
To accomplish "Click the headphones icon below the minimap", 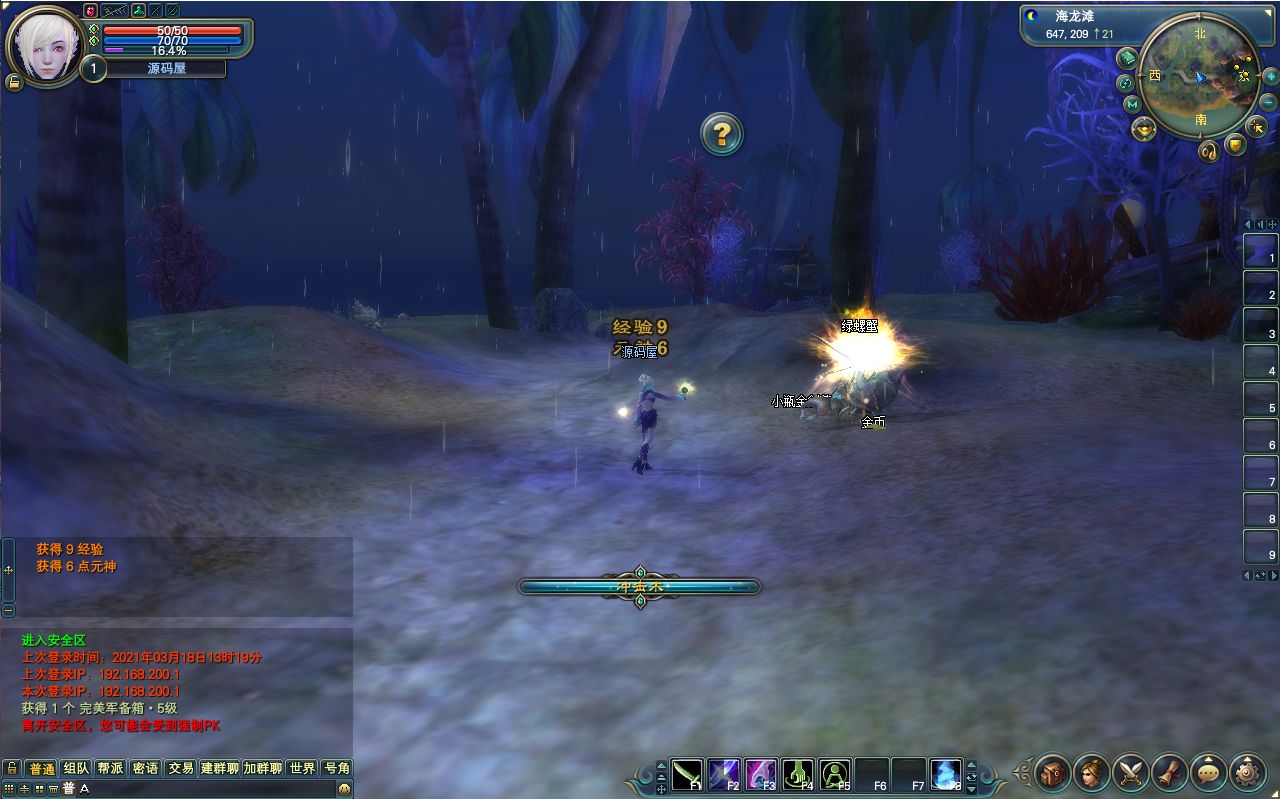I will 1208,152.
